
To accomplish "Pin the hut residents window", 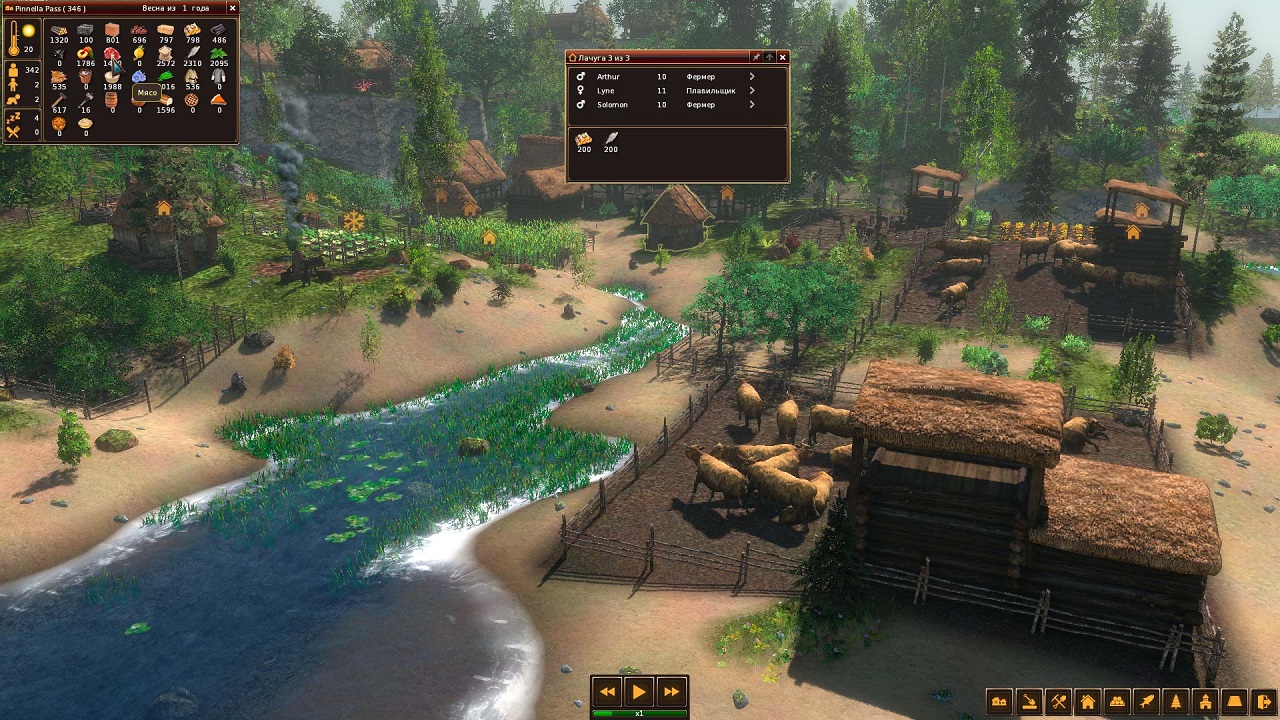I will click(x=756, y=58).
